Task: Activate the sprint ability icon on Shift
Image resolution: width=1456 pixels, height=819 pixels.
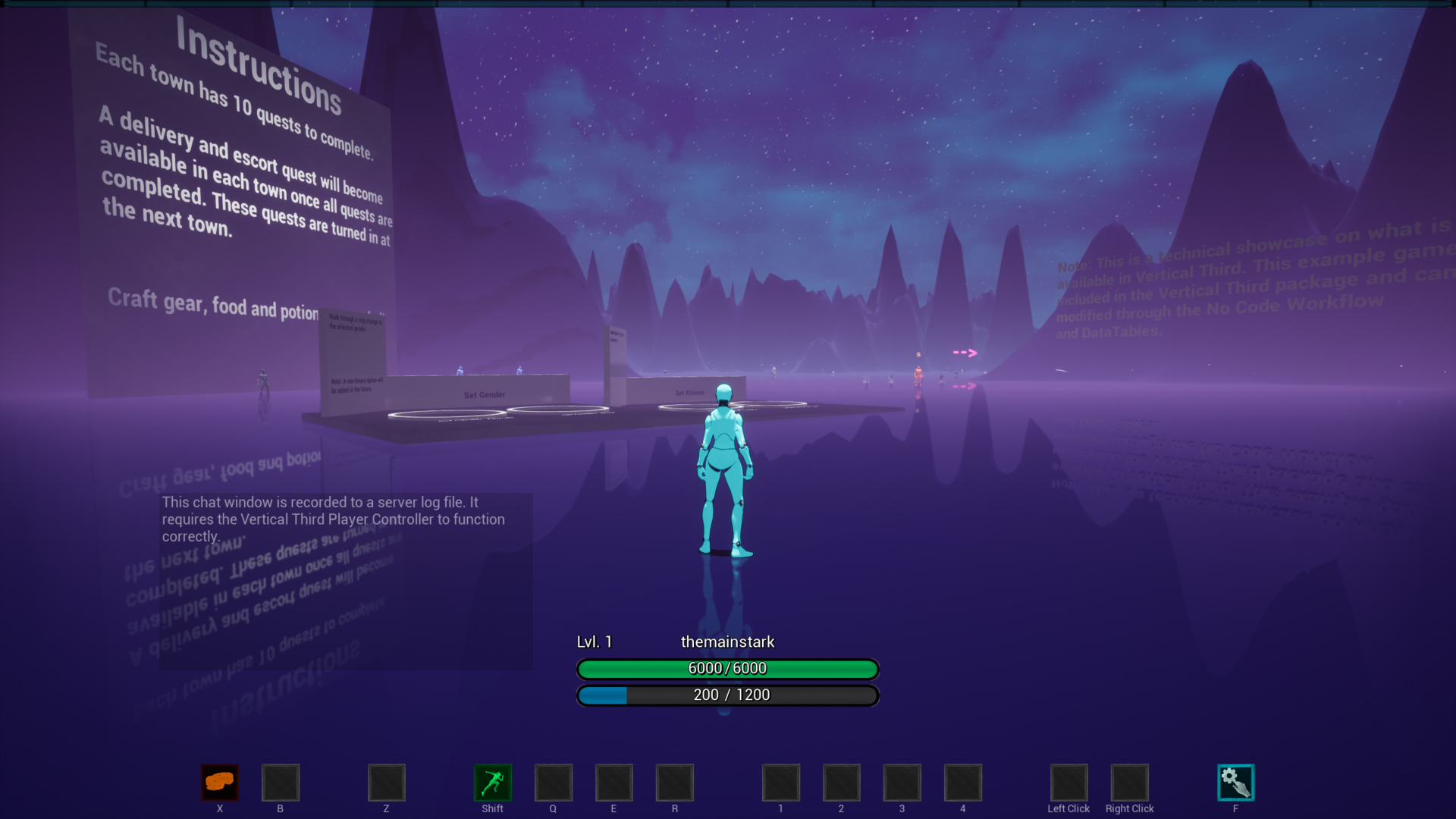Action: (x=492, y=782)
